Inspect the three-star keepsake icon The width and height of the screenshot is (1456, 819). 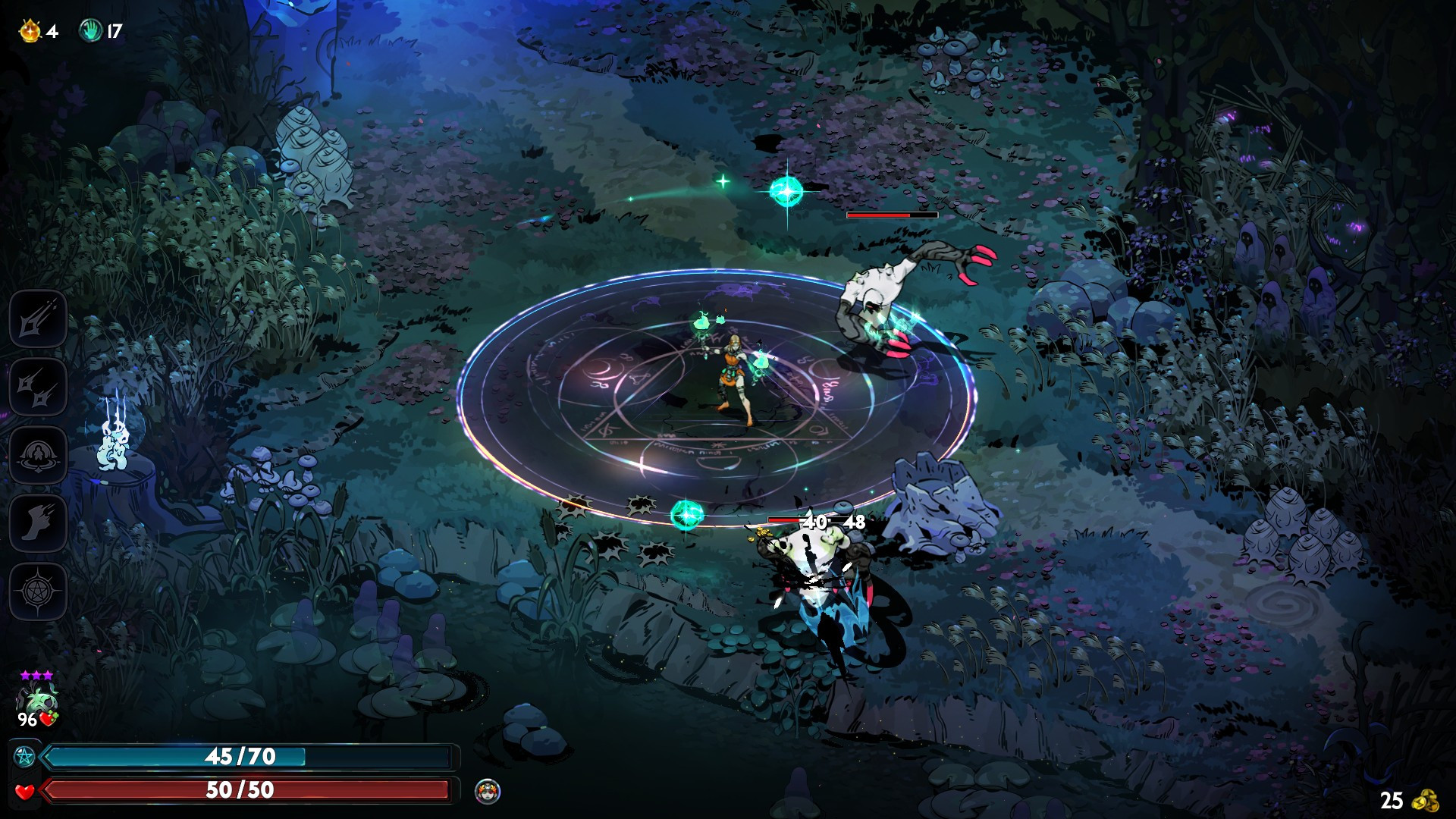36,696
